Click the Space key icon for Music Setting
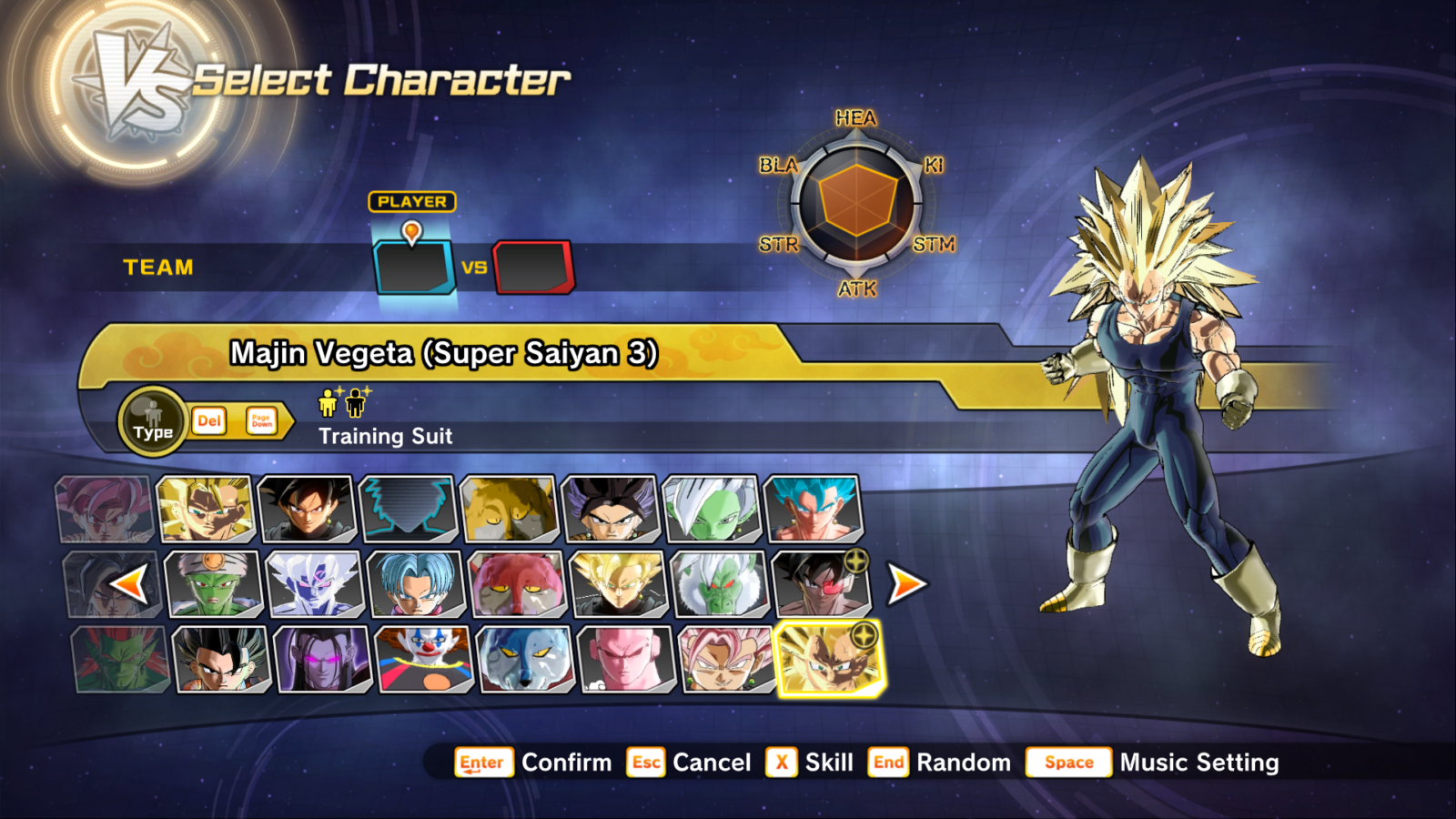Screen dimensions: 1456x819 click(x=1068, y=763)
